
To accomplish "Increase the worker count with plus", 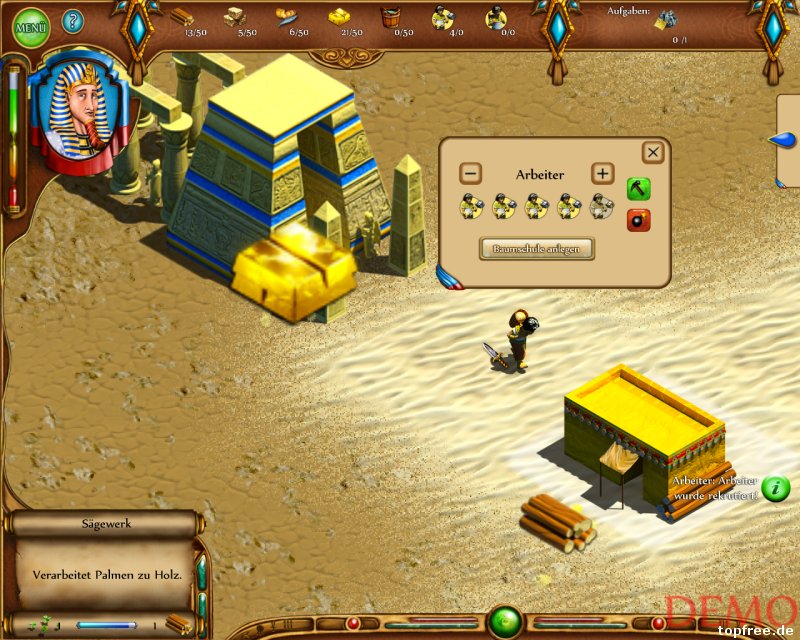I will point(602,174).
